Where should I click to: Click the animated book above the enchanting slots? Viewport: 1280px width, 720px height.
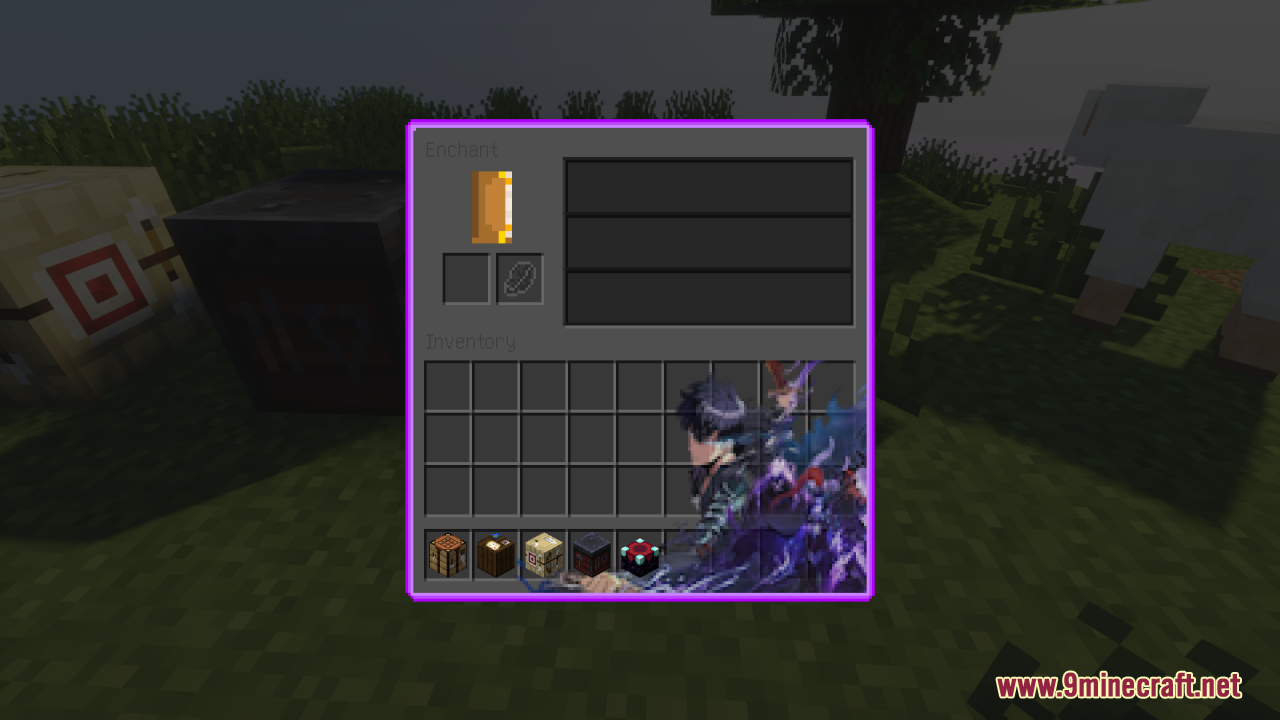pos(490,207)
